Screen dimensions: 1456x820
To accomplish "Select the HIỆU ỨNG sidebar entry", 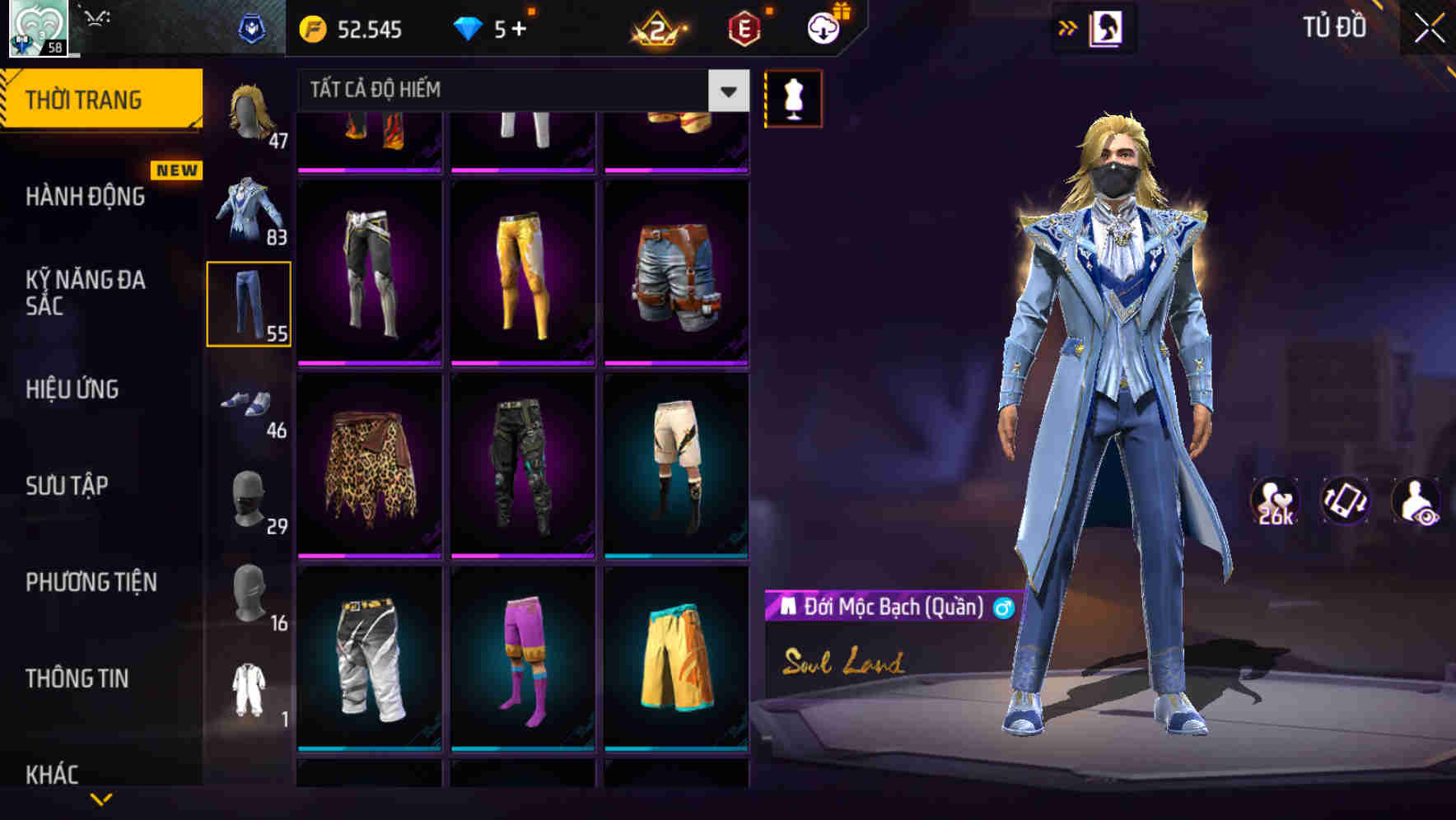I will [72, 389].
